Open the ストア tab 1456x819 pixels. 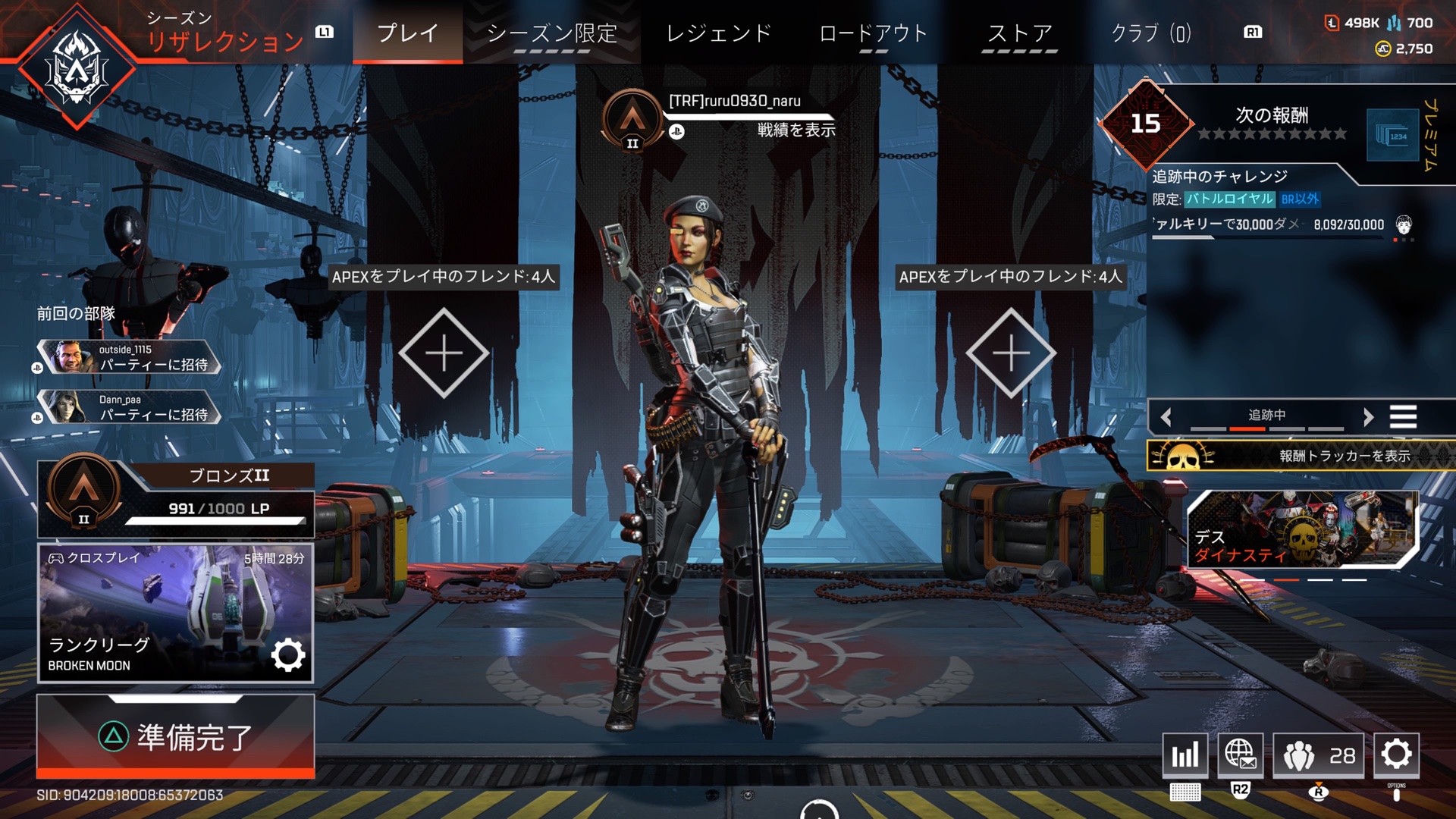click(1019, 33)
